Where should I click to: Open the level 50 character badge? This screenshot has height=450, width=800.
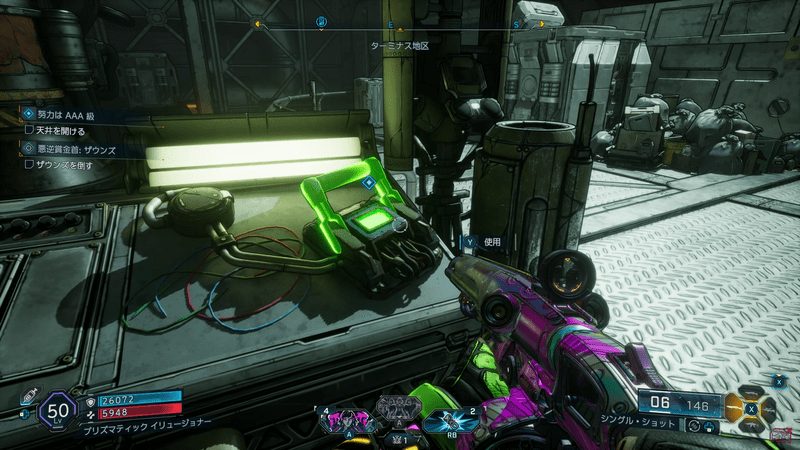tap(56, 410)
